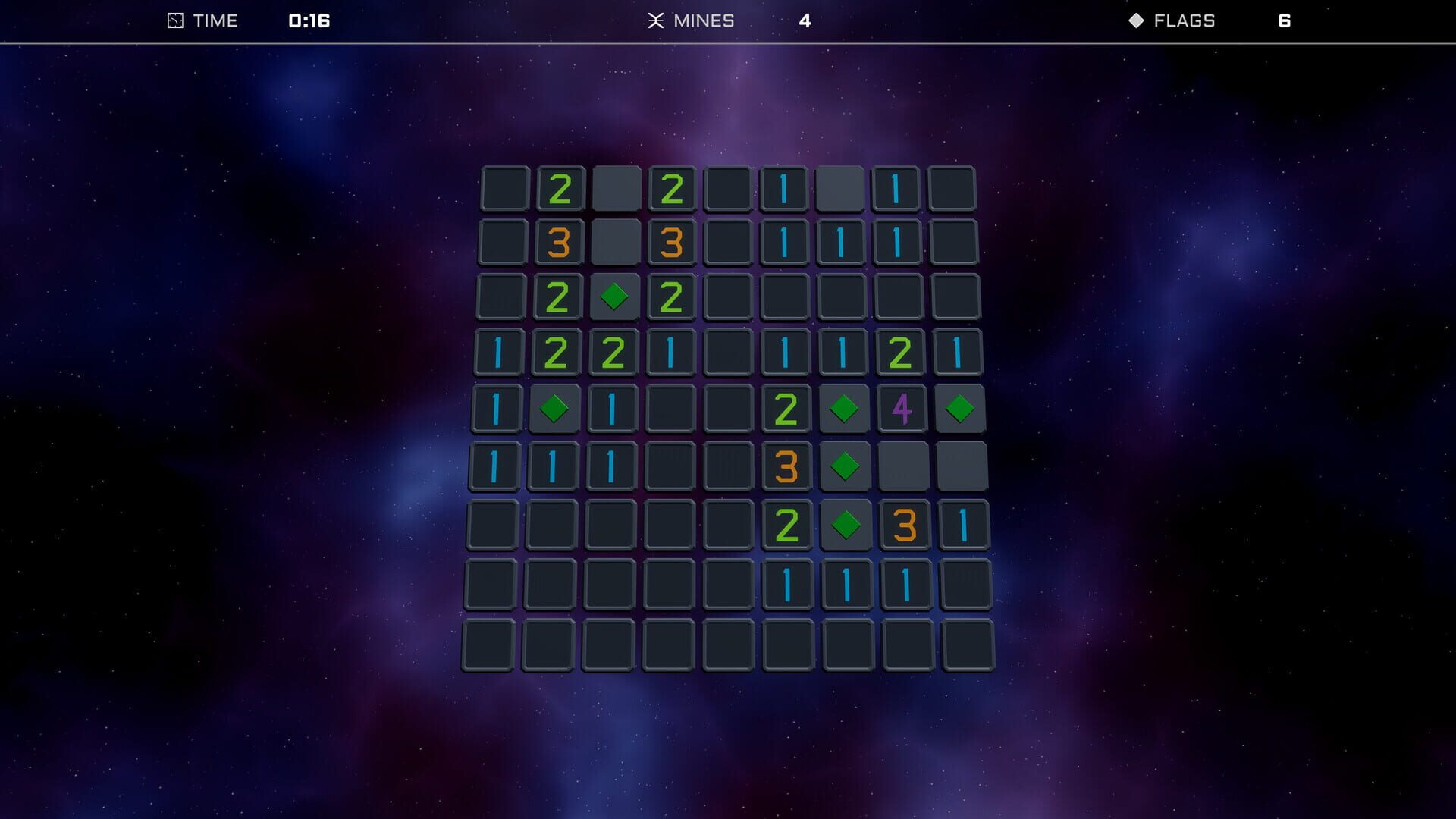Click the timer showing 0:16
The image size is (1456, 819).
[308, 20]
